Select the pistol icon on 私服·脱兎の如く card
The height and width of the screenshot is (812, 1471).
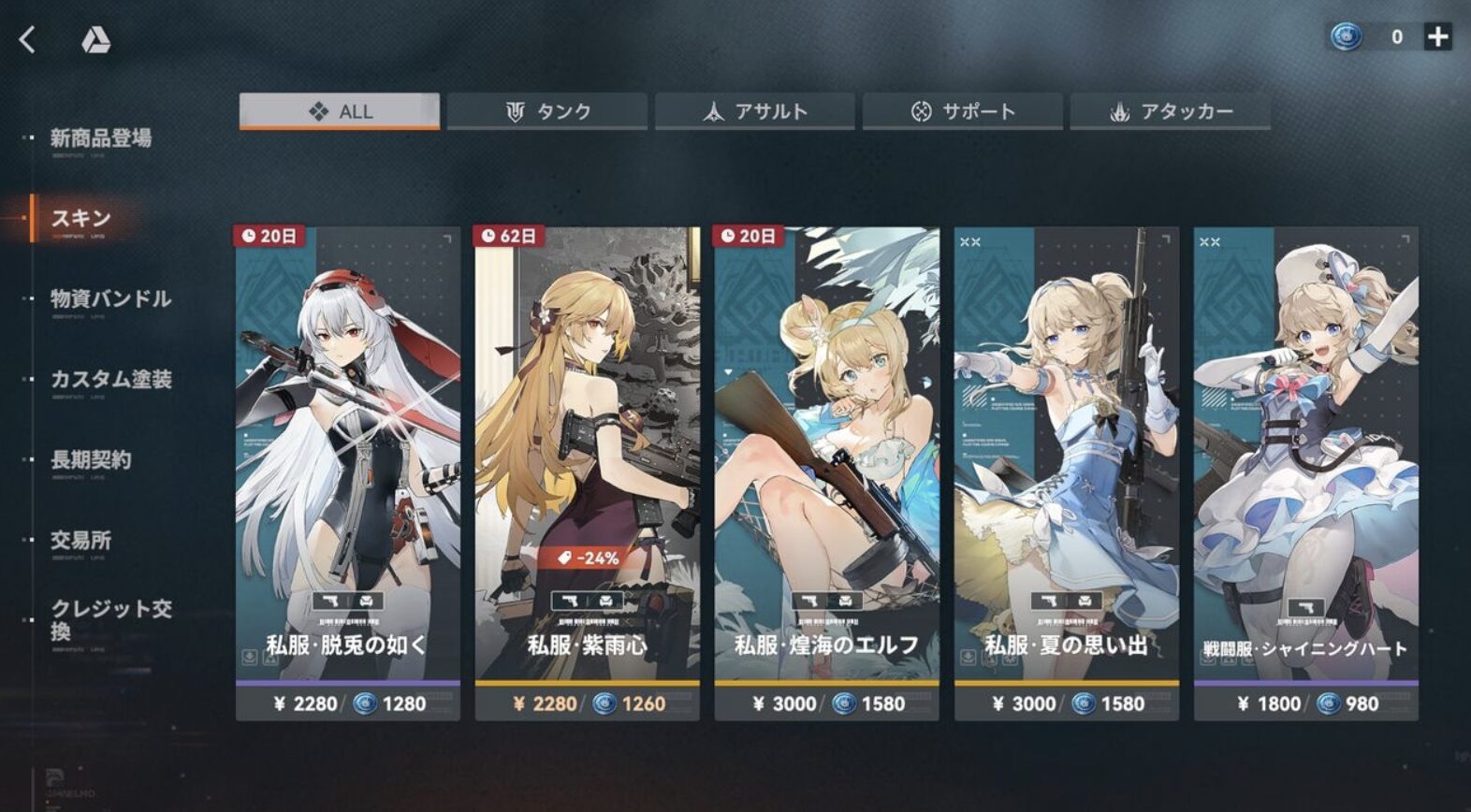point(330,601)
